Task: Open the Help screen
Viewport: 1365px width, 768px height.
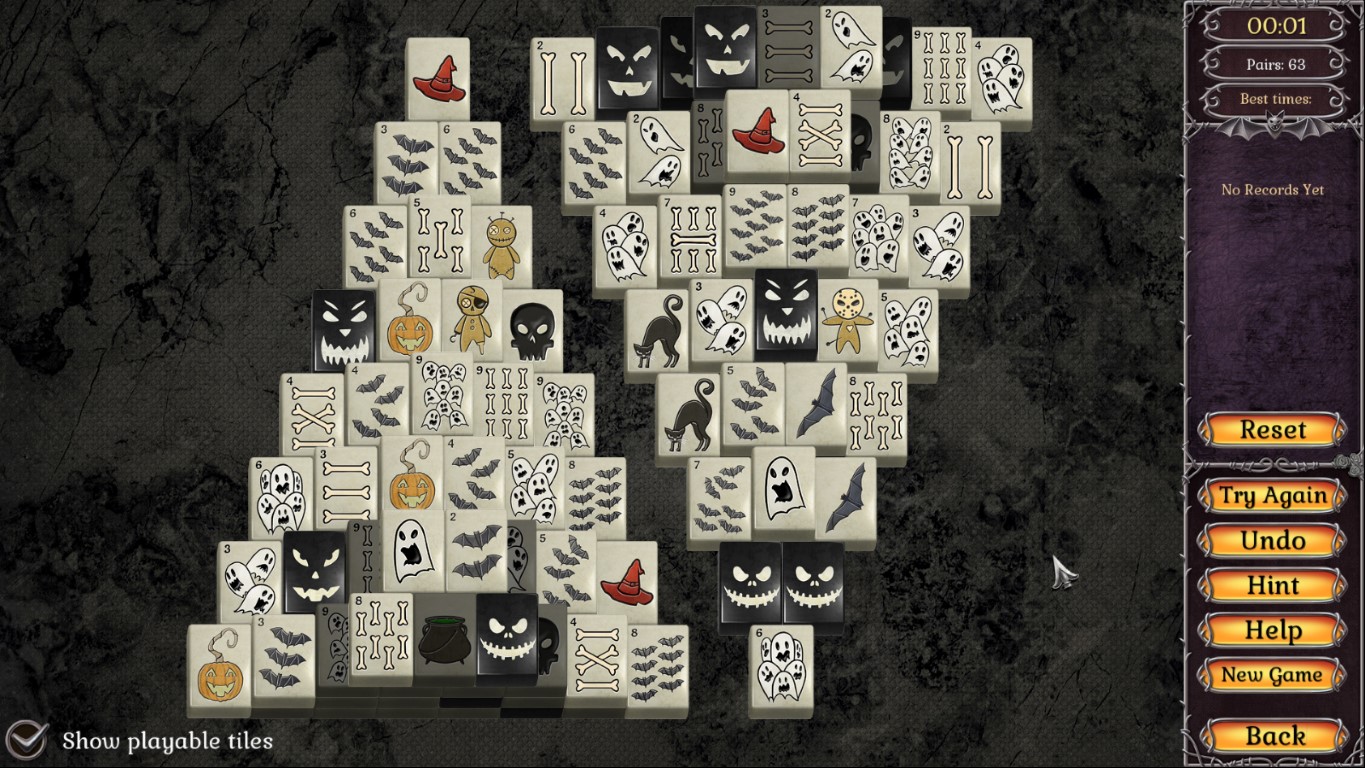Action: pyautogui.click(x=1271, y=630)
